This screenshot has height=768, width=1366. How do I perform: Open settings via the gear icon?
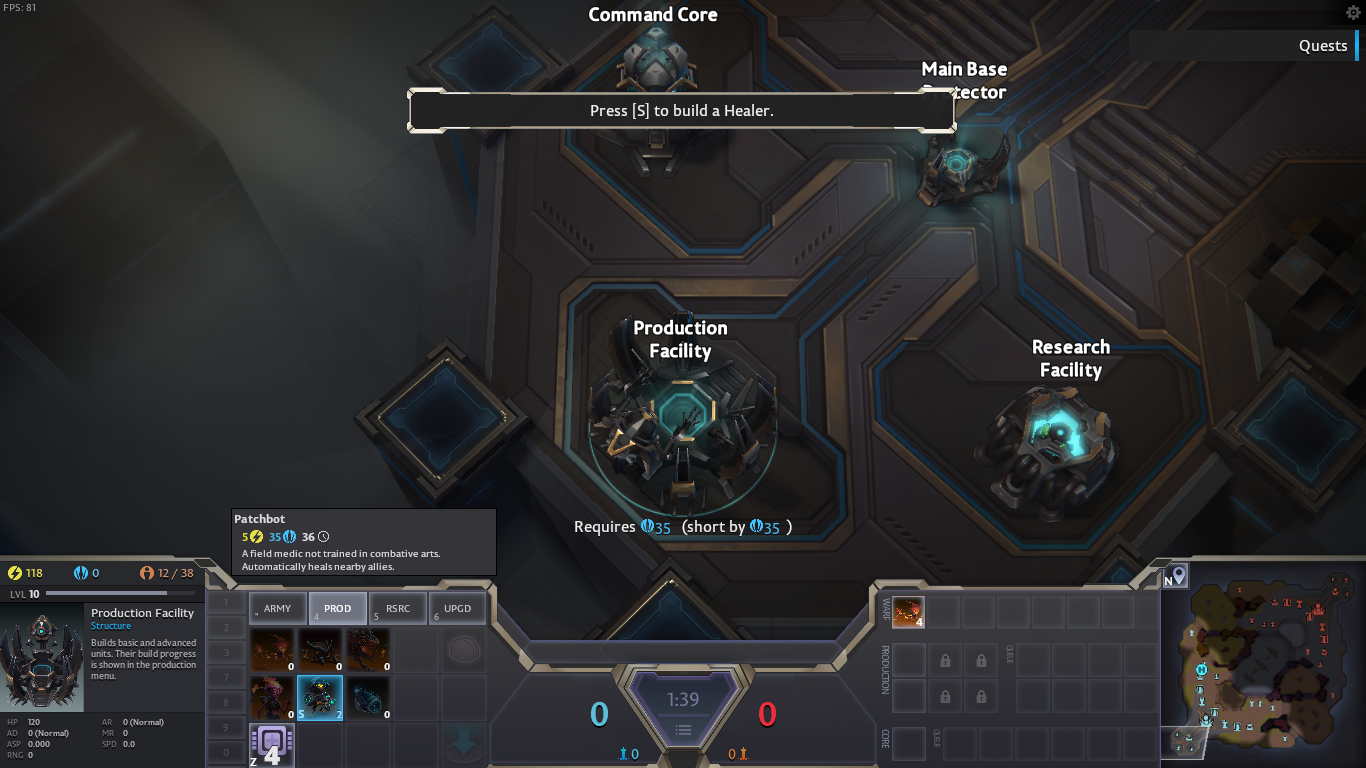(x=1353, y=13)
